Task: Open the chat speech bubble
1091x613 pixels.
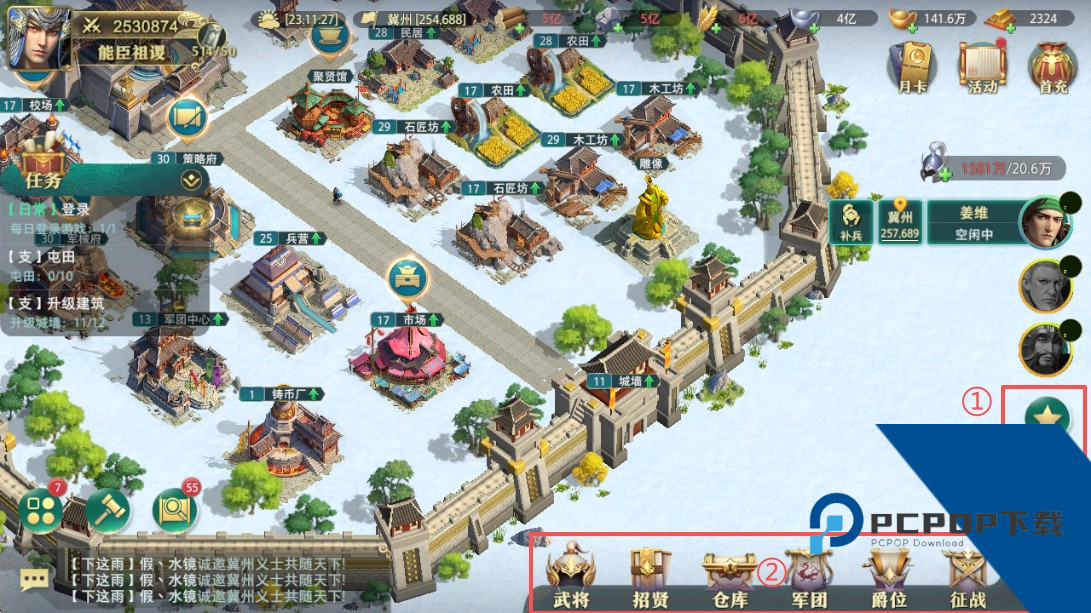Action: click(x=34, y=579)
